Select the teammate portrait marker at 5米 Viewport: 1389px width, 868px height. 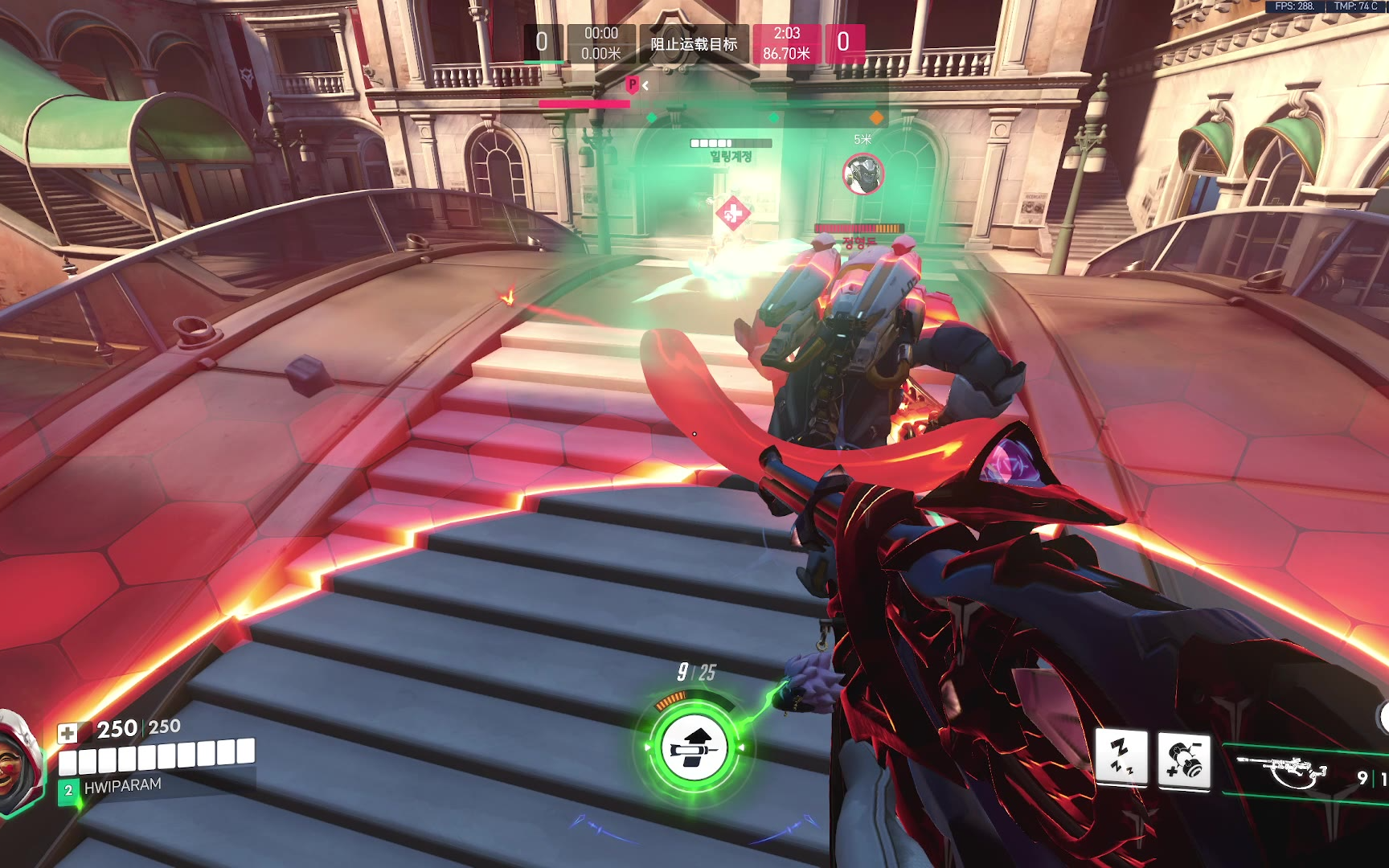(x=863, y=174)
